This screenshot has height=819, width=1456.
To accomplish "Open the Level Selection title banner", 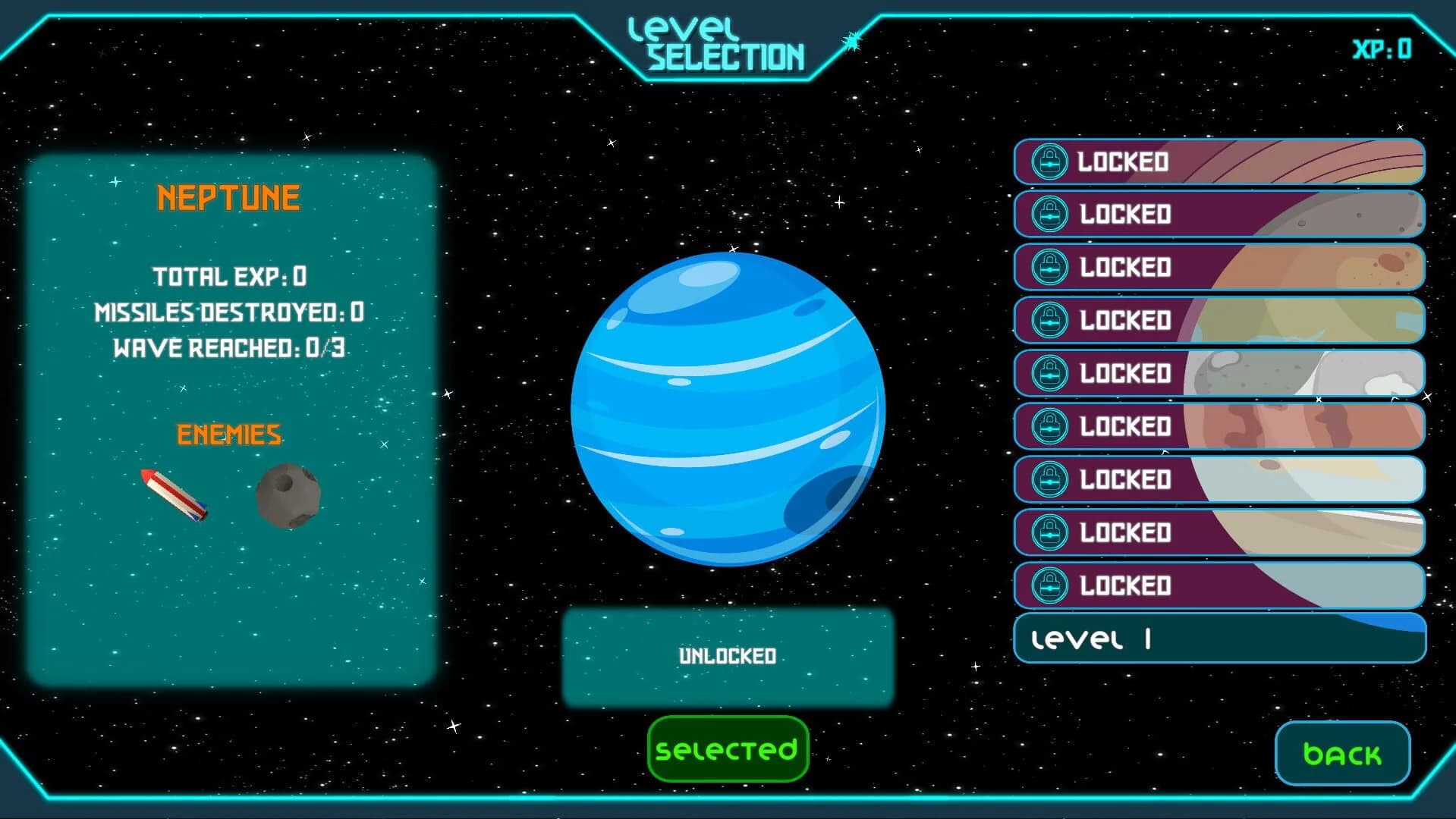I will click(x=717, y=42).
